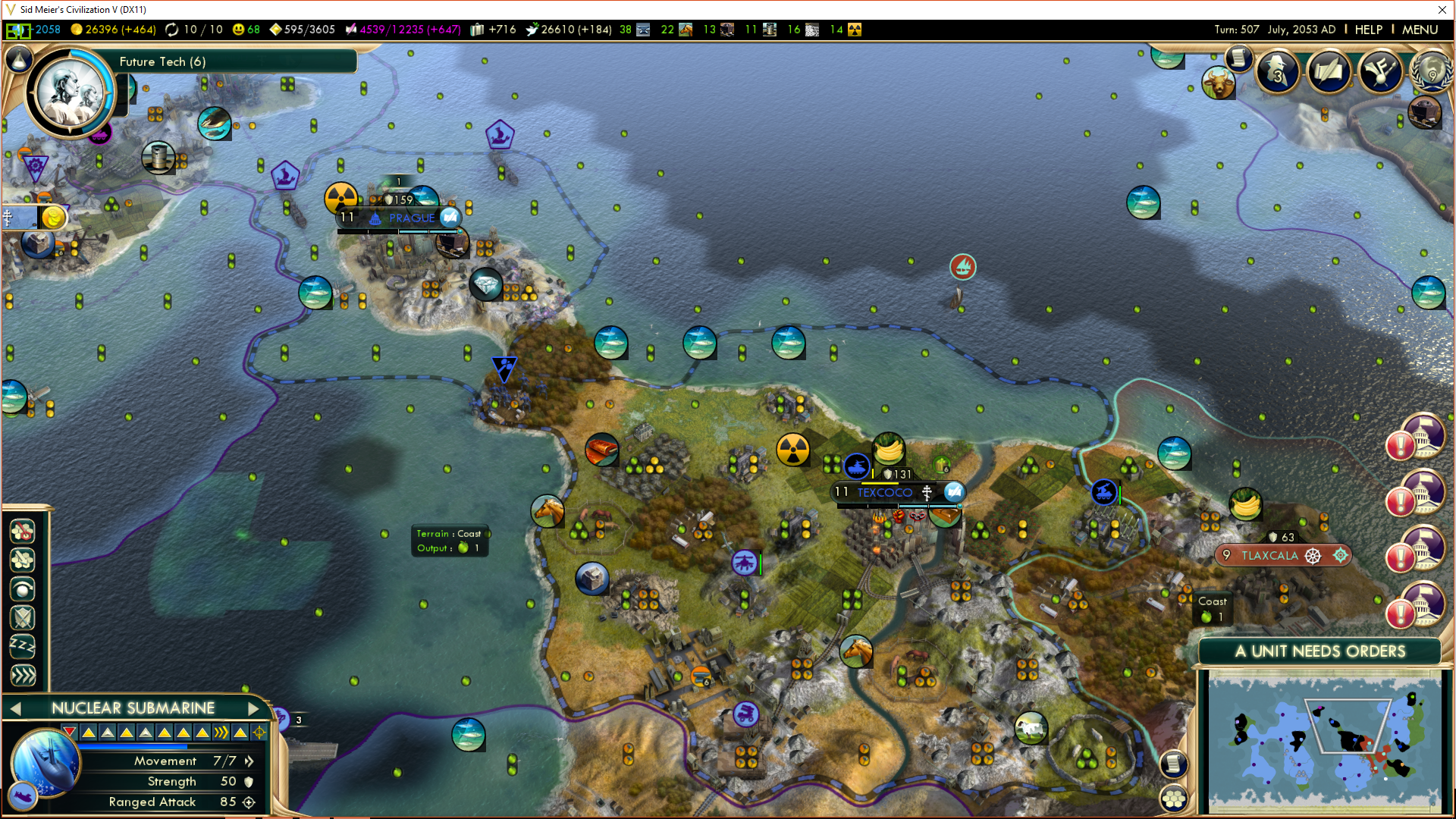Open the Social Policies quill icon

tap(1329, 72)
